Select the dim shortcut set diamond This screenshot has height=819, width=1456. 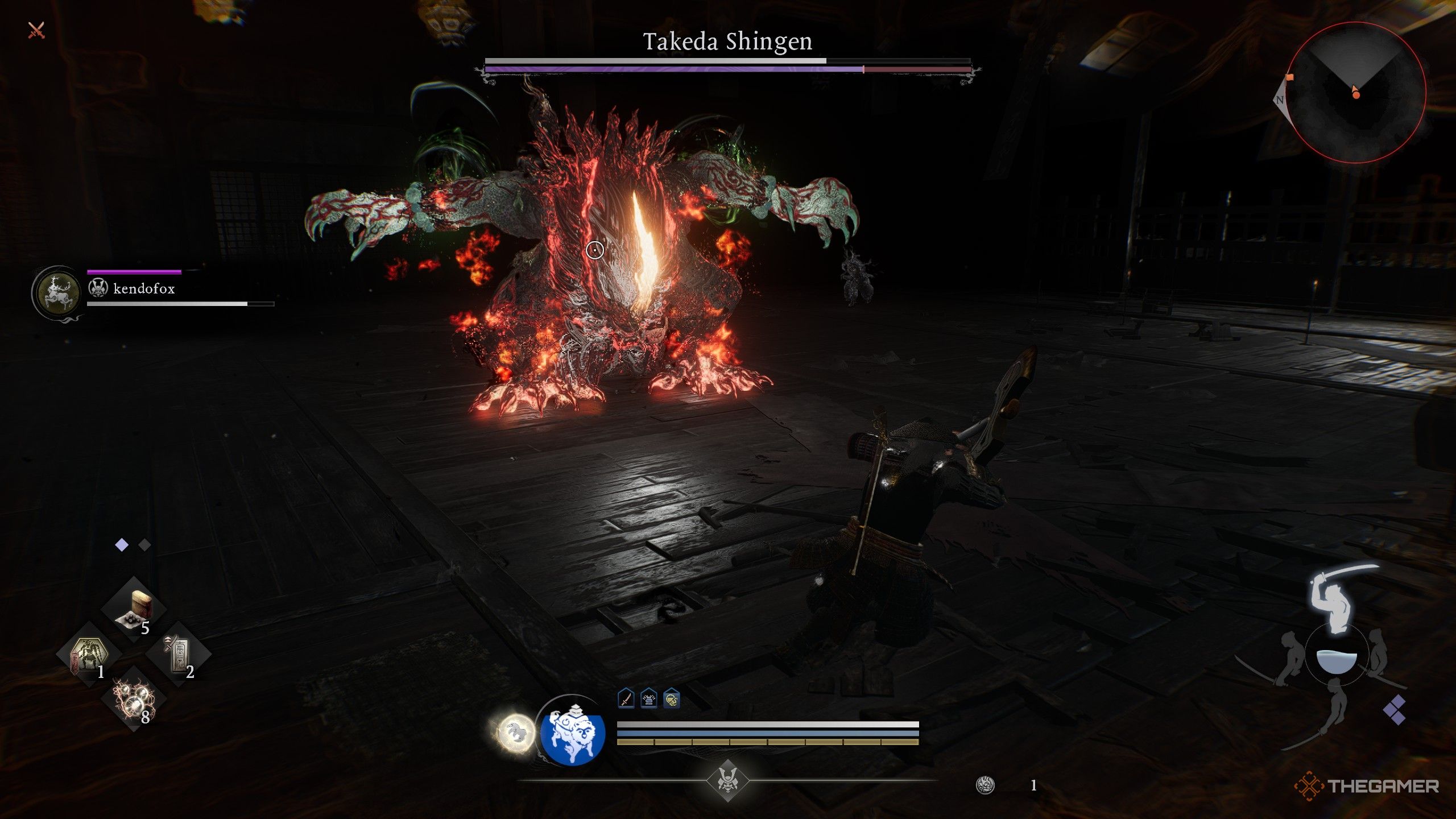coord(144,545)
